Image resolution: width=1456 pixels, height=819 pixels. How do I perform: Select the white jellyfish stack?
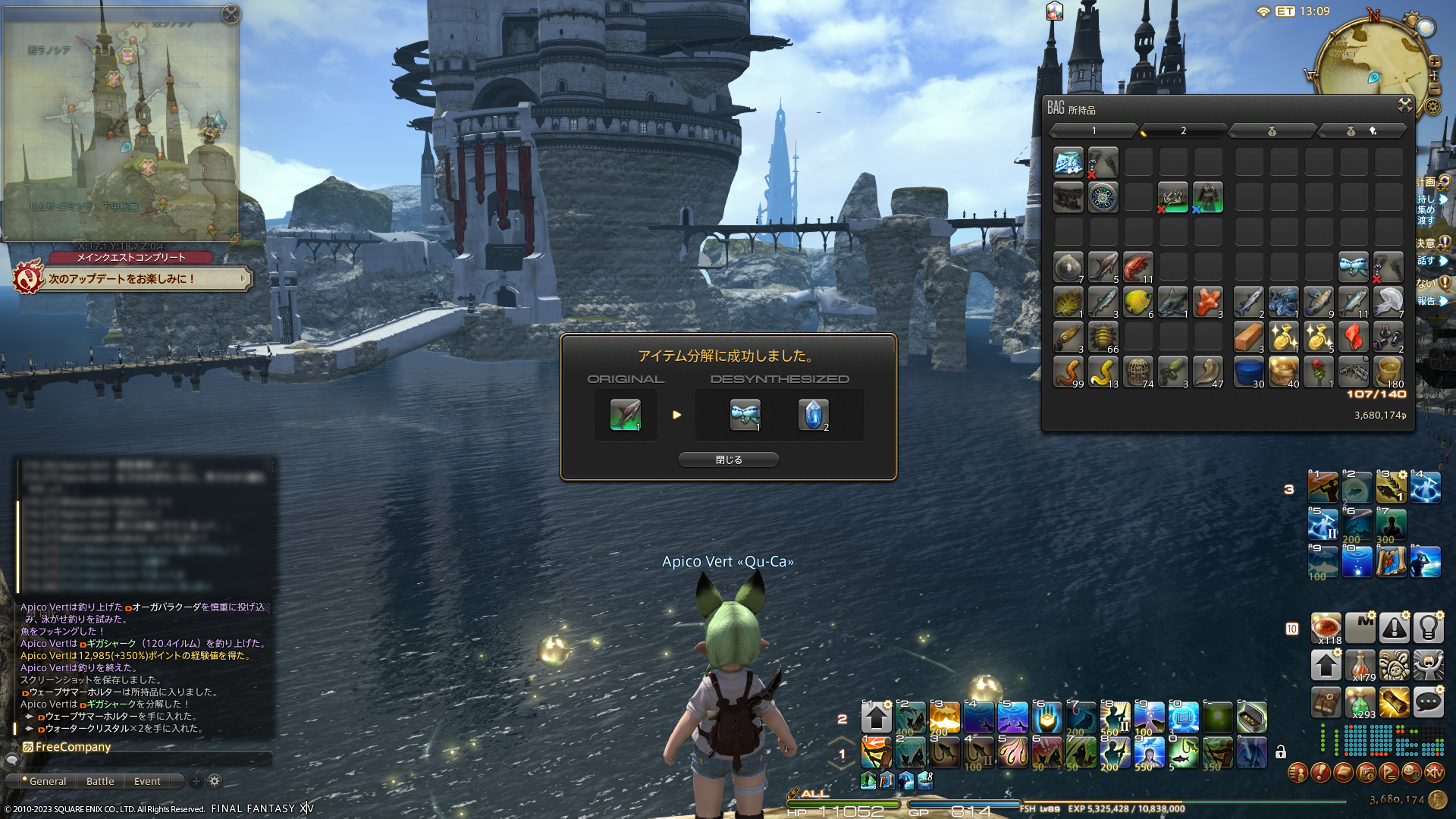tap(1388, 302)
